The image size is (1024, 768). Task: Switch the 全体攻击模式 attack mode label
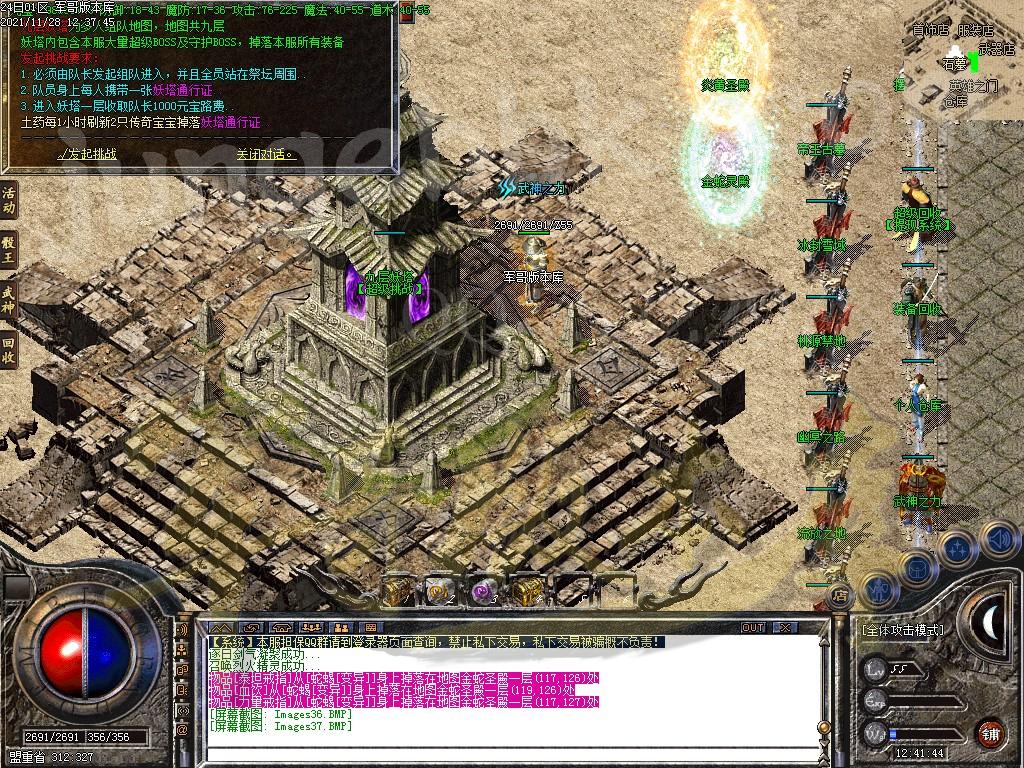pyautogui.click(x=902, y=630)
